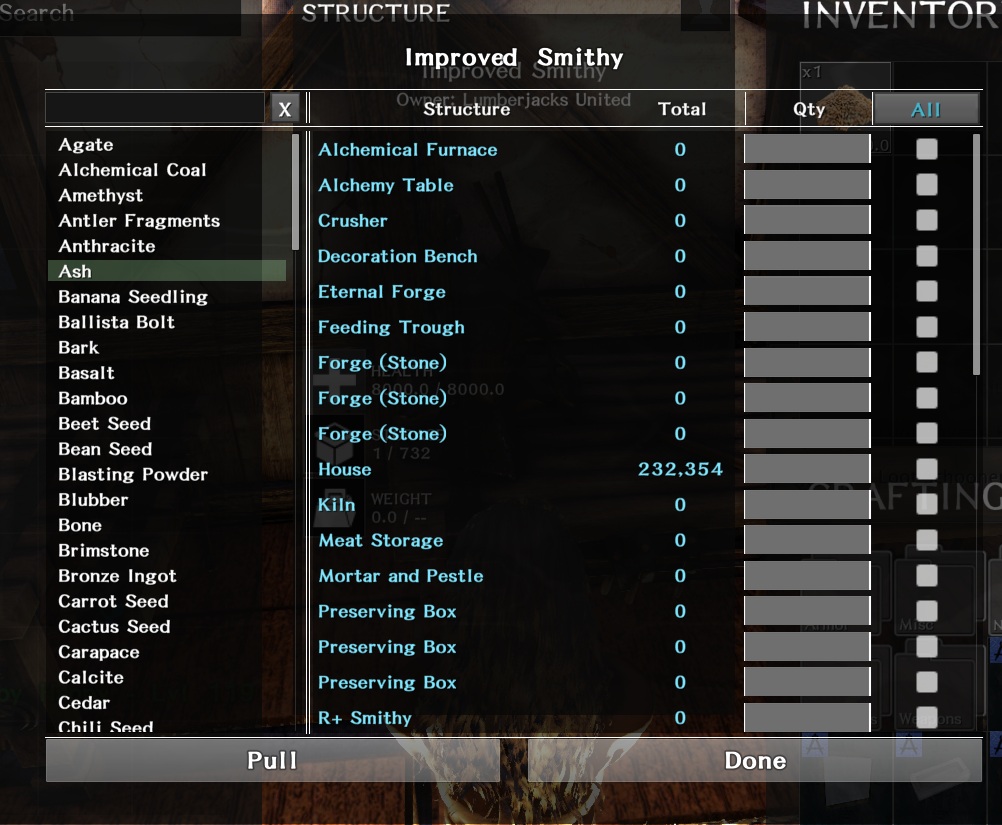The height and width of the screenshot is (825, 1002).
Task: Choose Alchemical Coal from the list
Action: pos(132,170)
